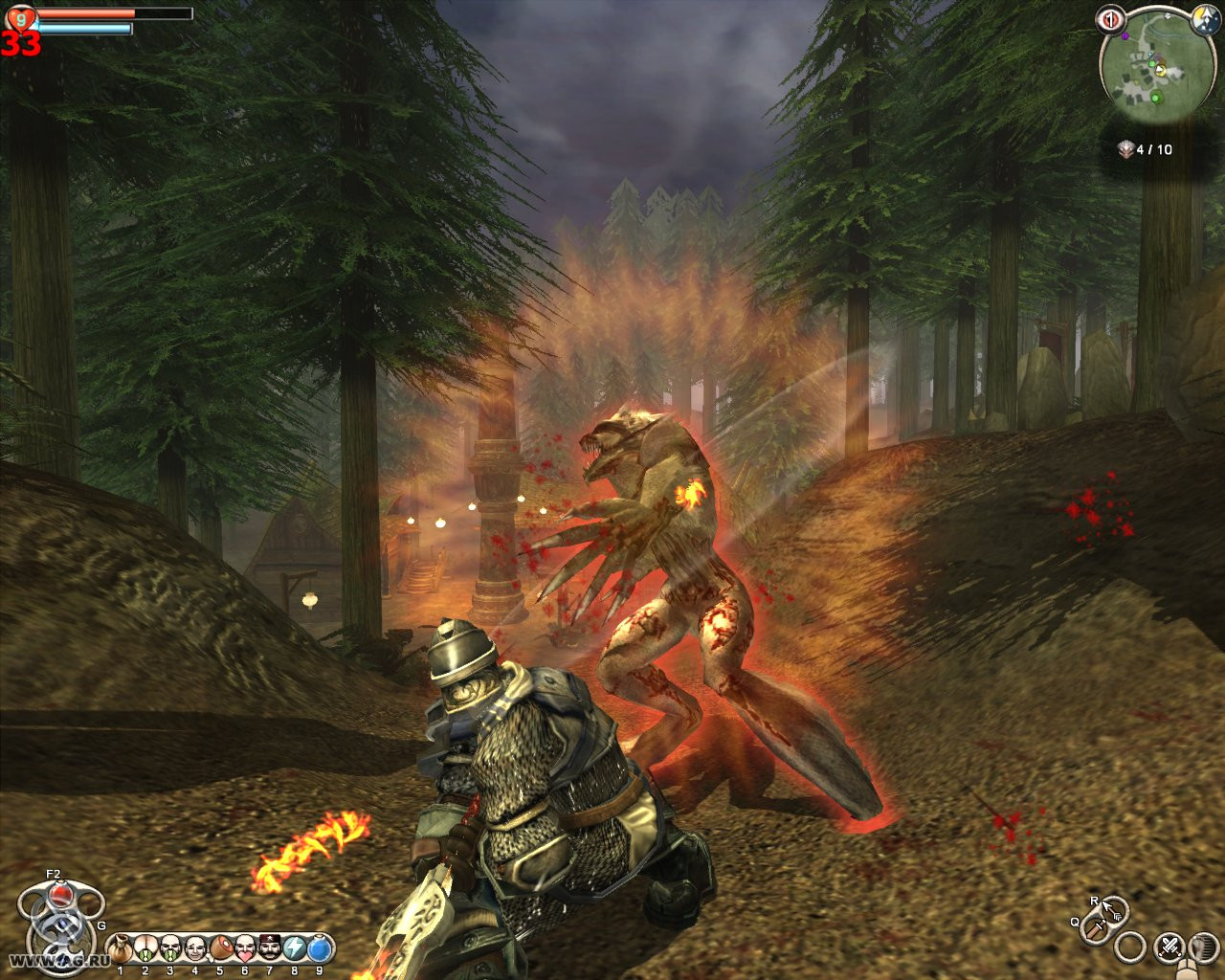Click the creature head beside the 4/10 counter

[1125, 149]
